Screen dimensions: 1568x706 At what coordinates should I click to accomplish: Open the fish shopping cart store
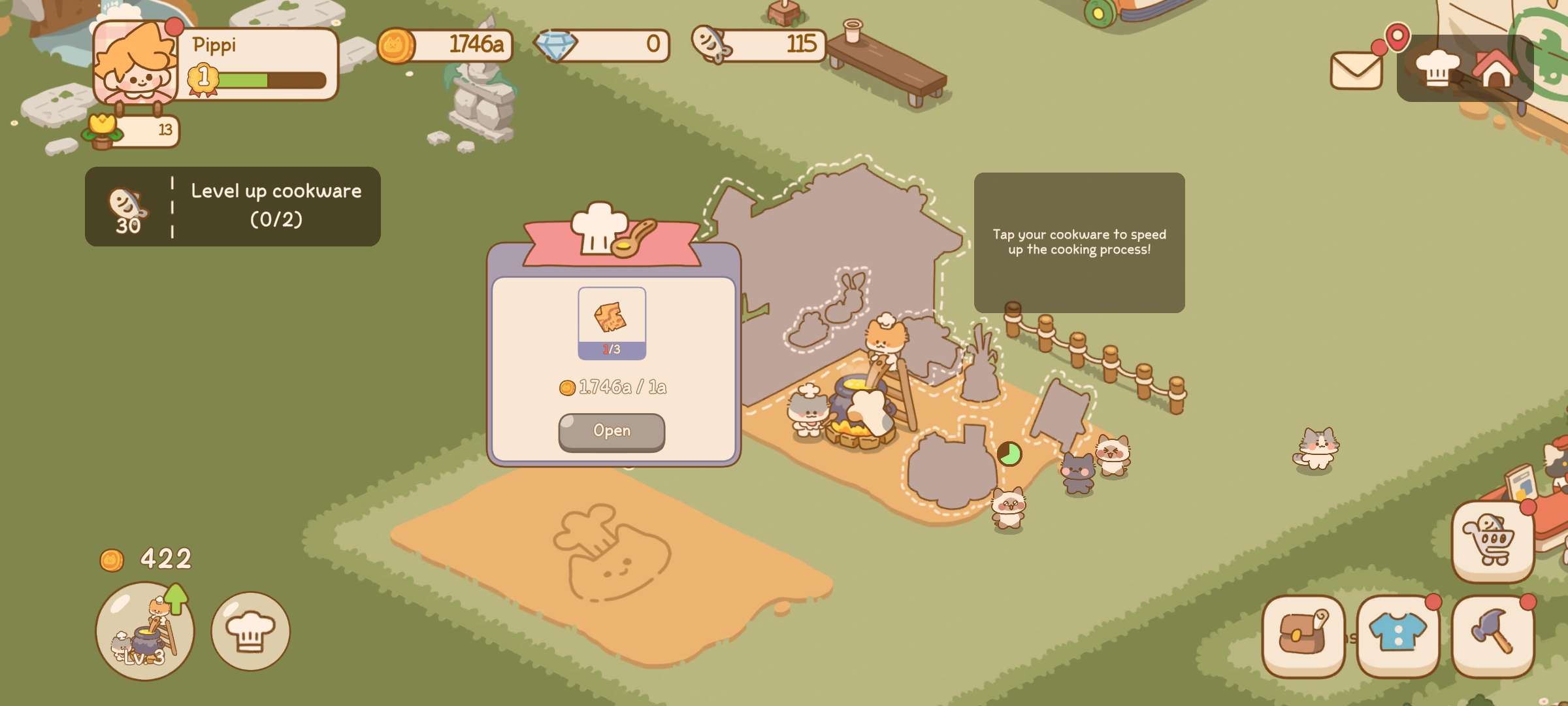pos(1492,541)
